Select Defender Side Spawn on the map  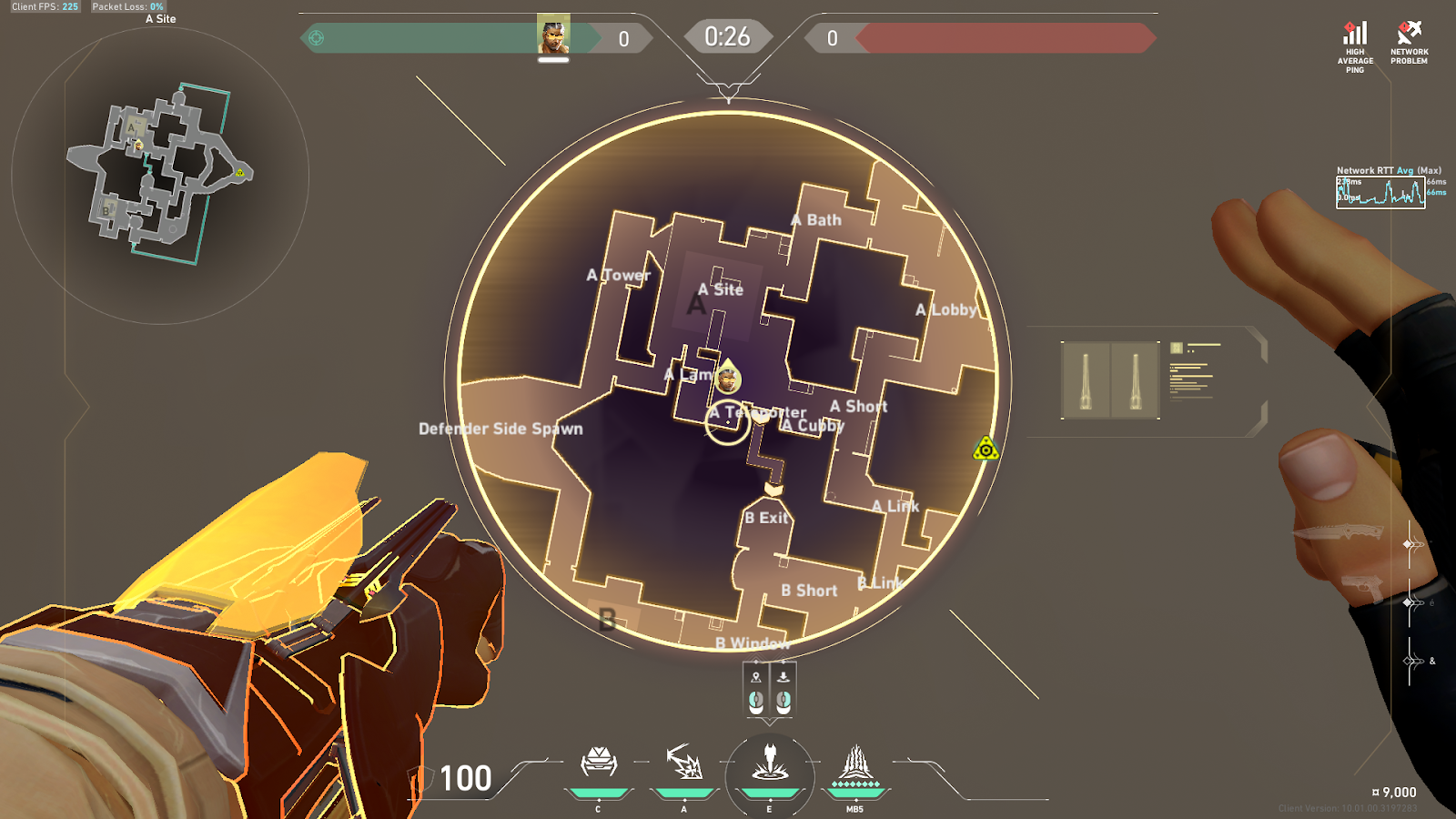(x=500, y=429)
